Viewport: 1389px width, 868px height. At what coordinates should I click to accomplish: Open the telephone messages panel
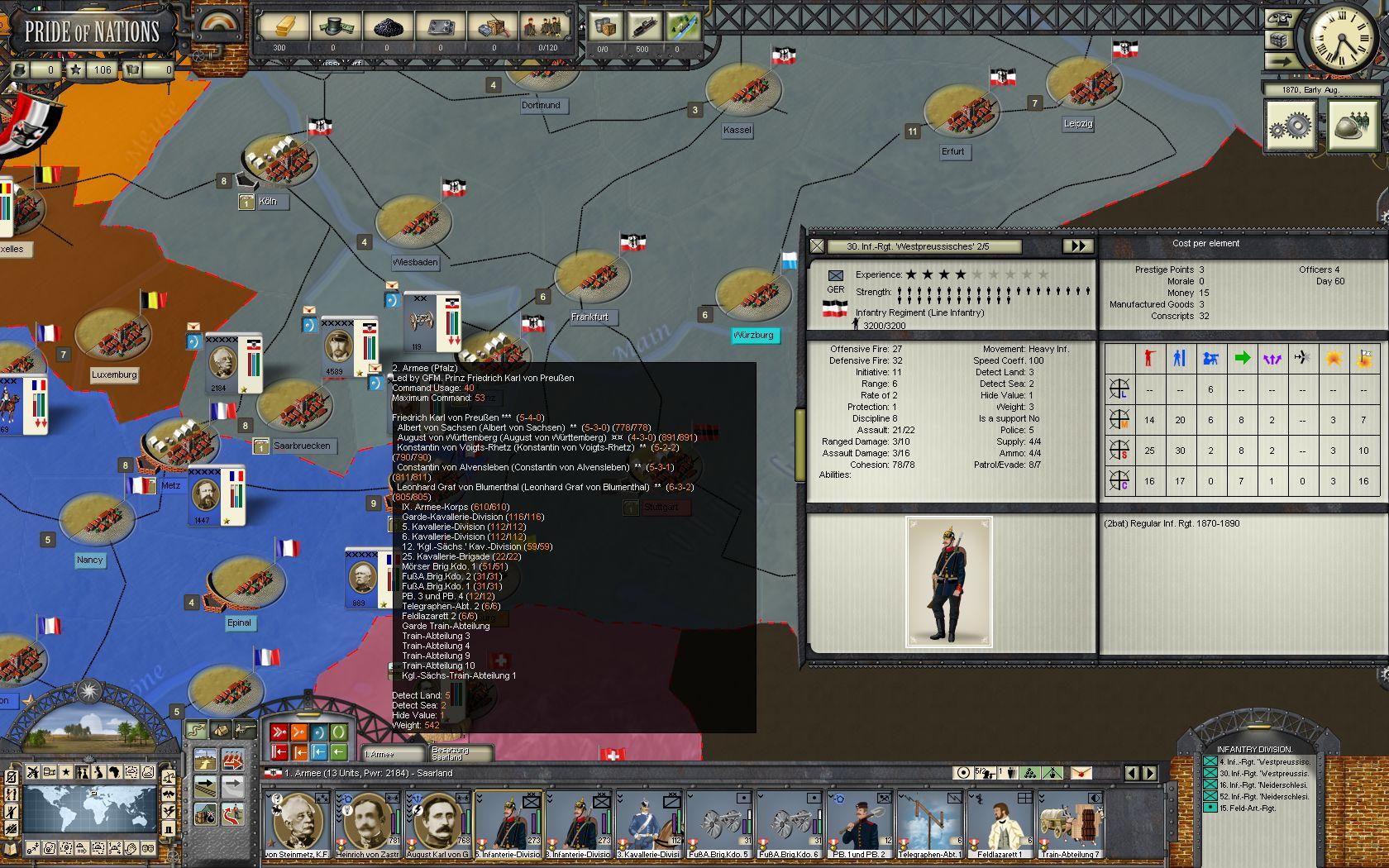pos(1280,18)
